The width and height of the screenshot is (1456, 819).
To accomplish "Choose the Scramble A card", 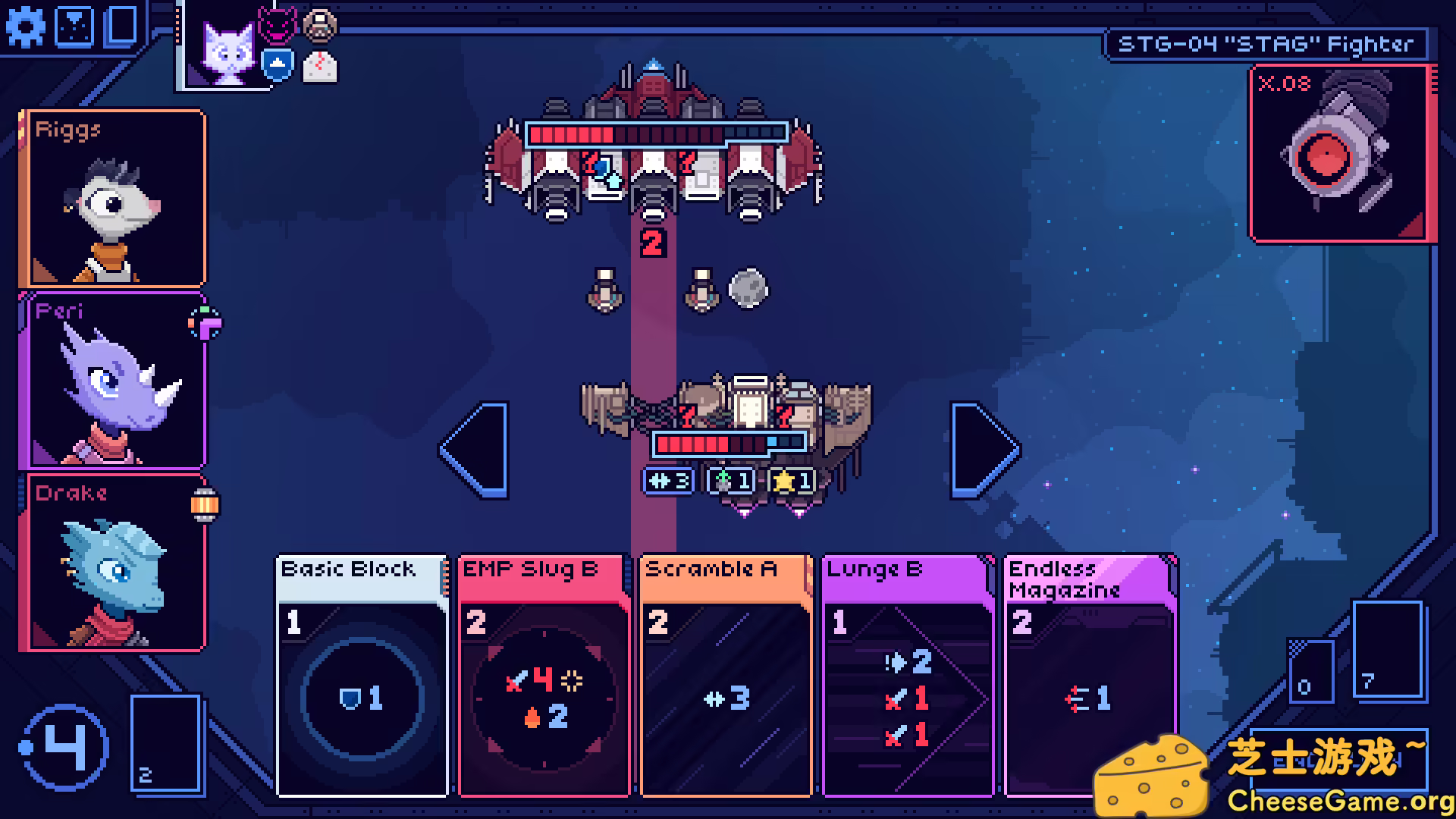I will click(726, 675).
